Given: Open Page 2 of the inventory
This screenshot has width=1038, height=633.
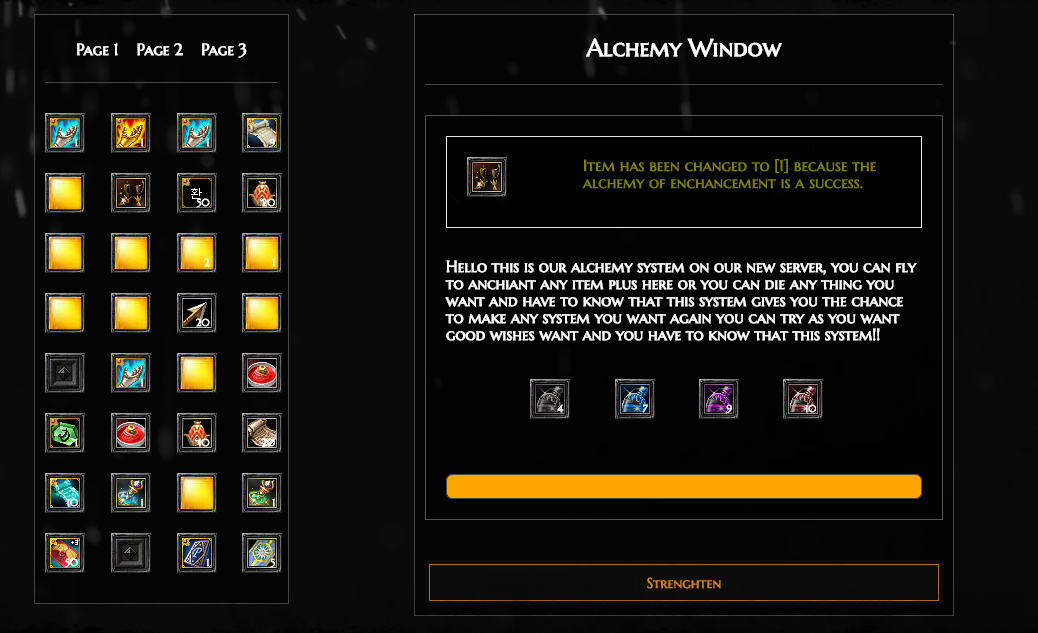Looking at the screenshot, I should pos(160,50).
